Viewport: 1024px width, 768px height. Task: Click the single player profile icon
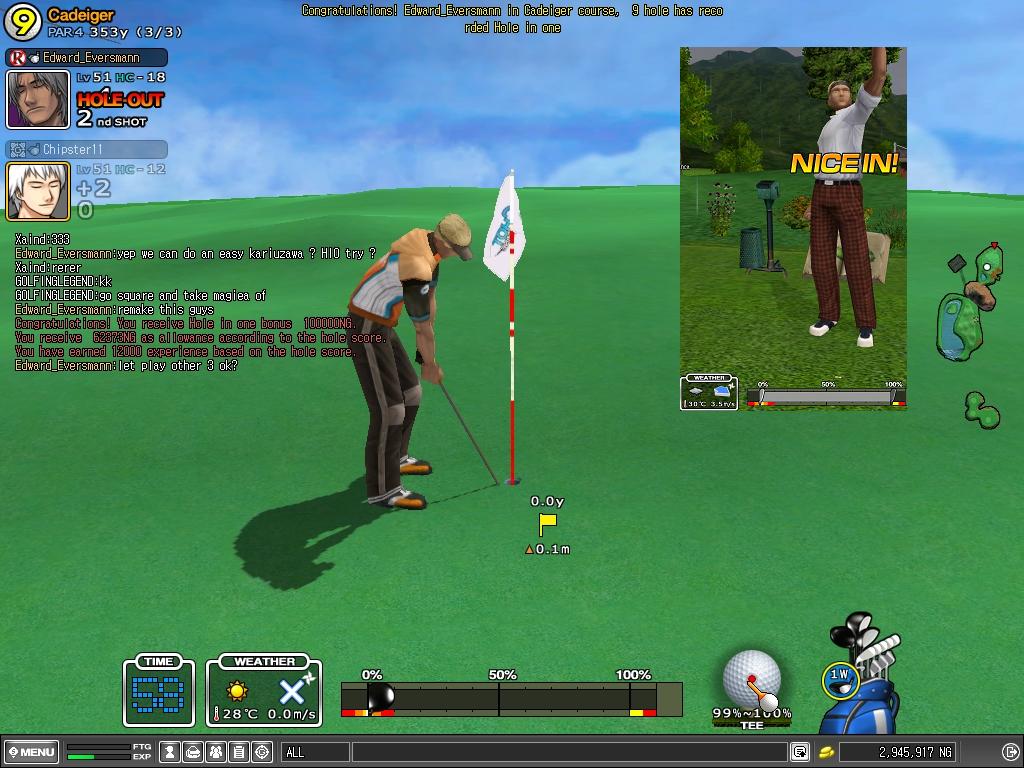[170, 752]
